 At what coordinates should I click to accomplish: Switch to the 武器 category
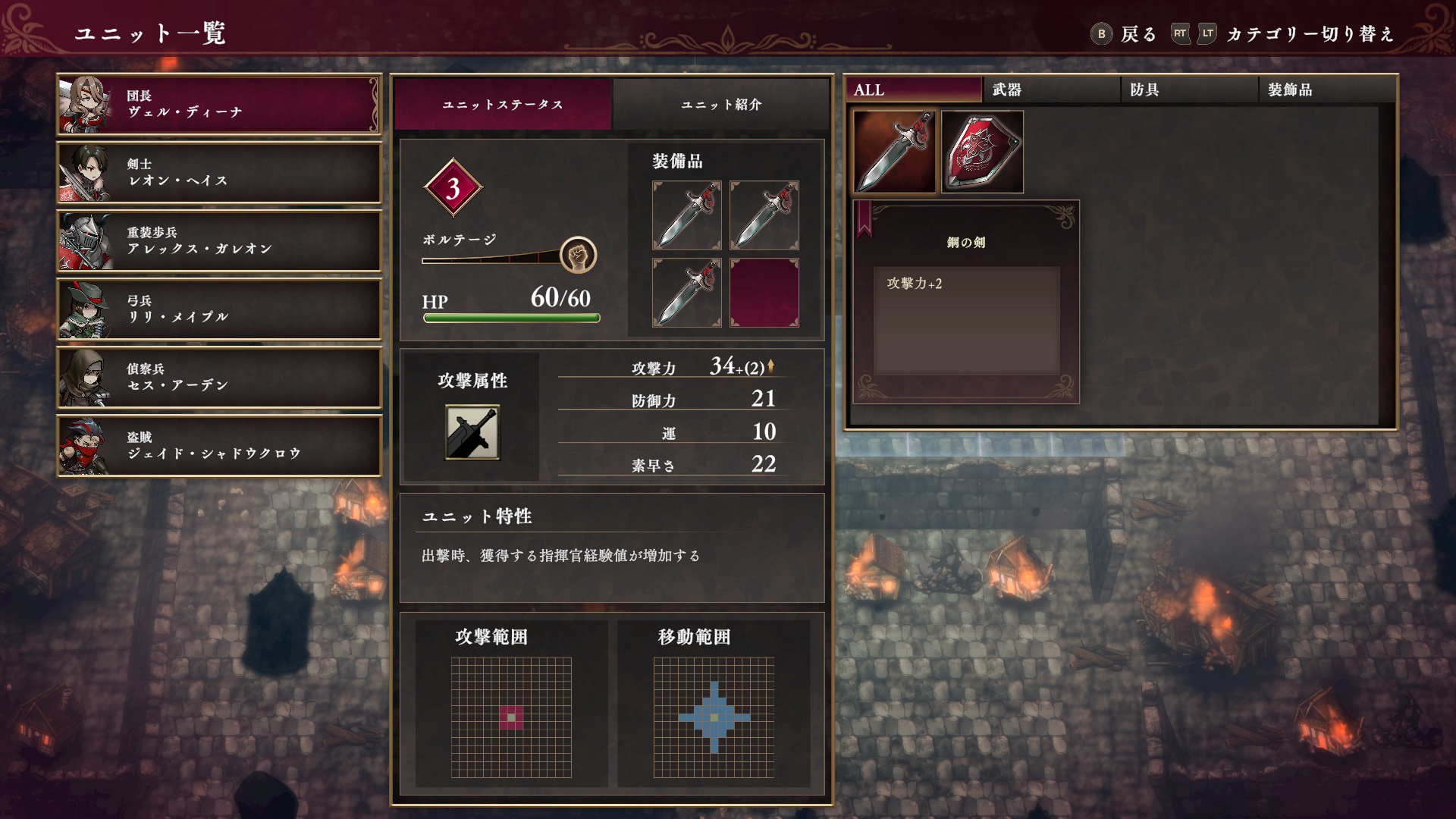tap(1051, 89)
